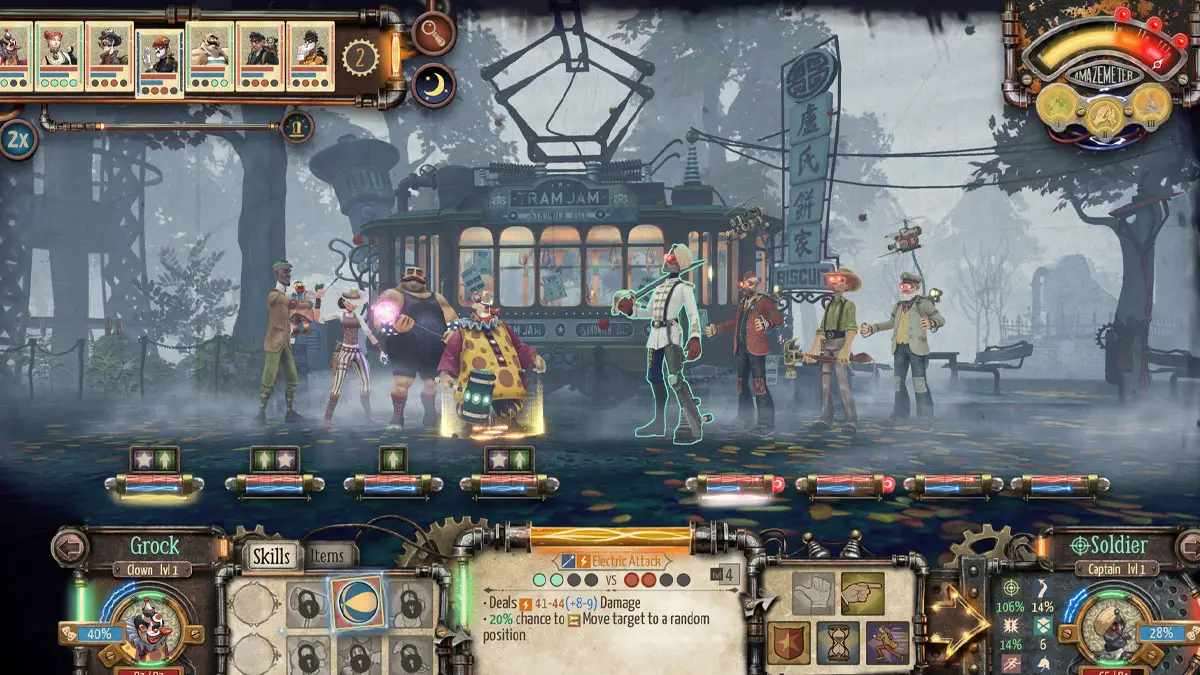This screenshot has height=675, width=1200.
Task: Click the alarm siren icon
Action: (296, 126)
